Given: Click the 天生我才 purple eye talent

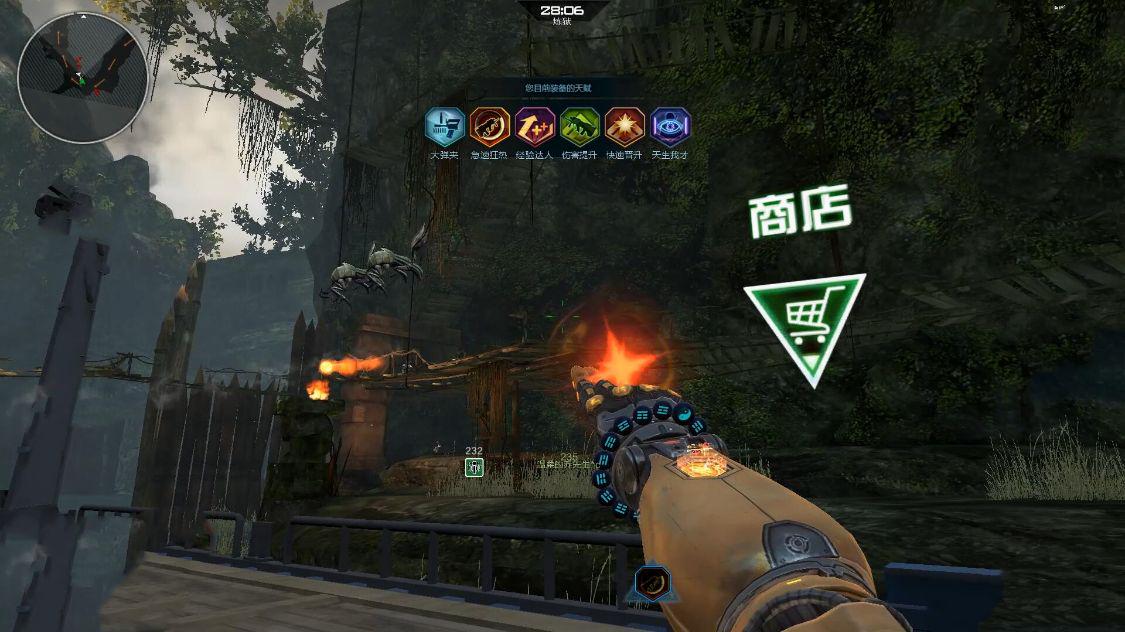Looking at the screenshot, I should (670, 127).
